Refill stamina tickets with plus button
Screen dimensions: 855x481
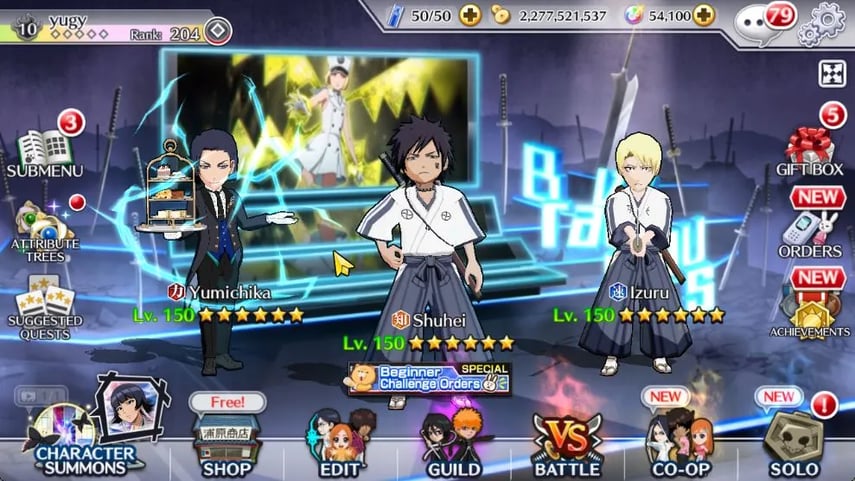pyautogui.click(x=470, y=16)
